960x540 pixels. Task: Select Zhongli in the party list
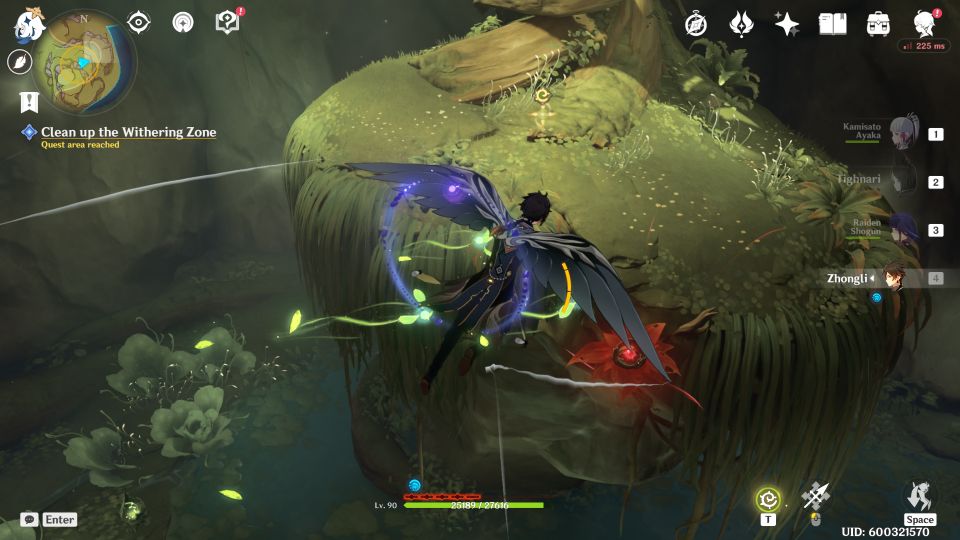[892, 278]
